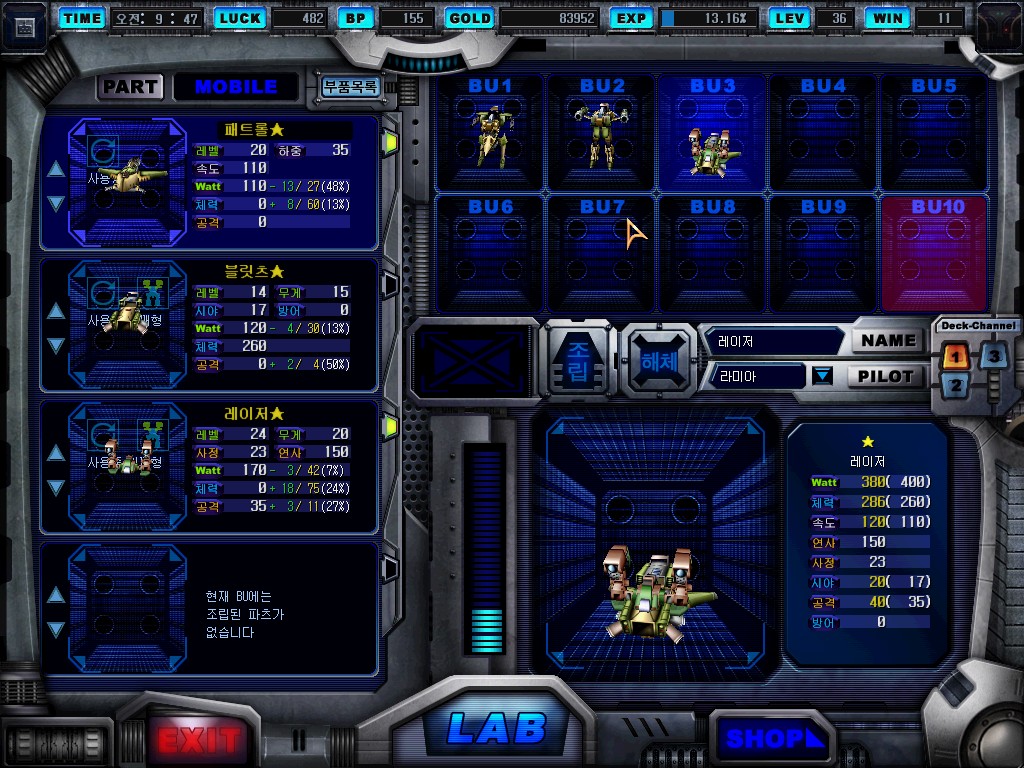Viewport: 1024px width, 768px height.
Task: Select Deck-Channel 3
Action: point(992,355)
